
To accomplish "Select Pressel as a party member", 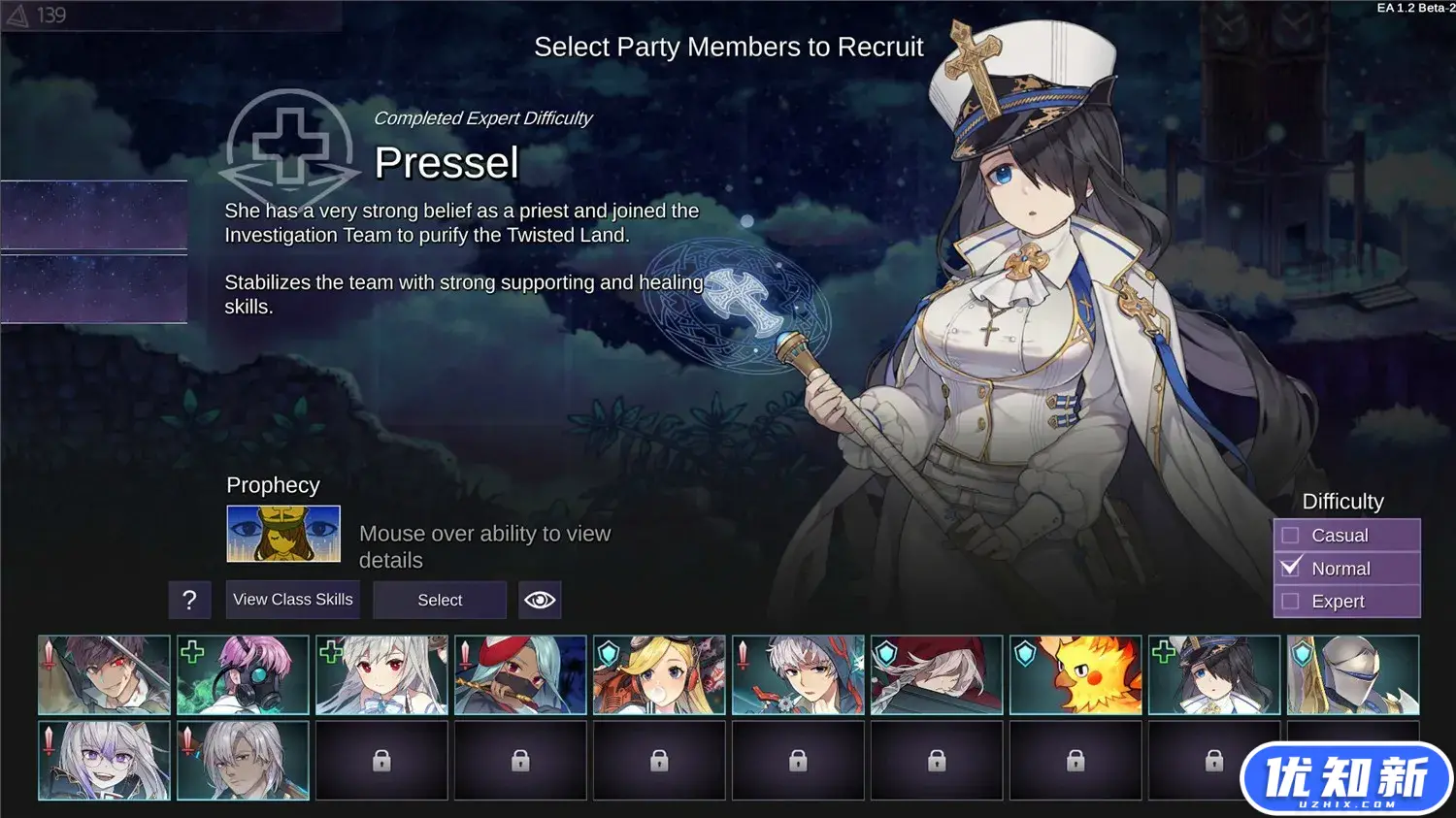I will [x=440, y=600].
